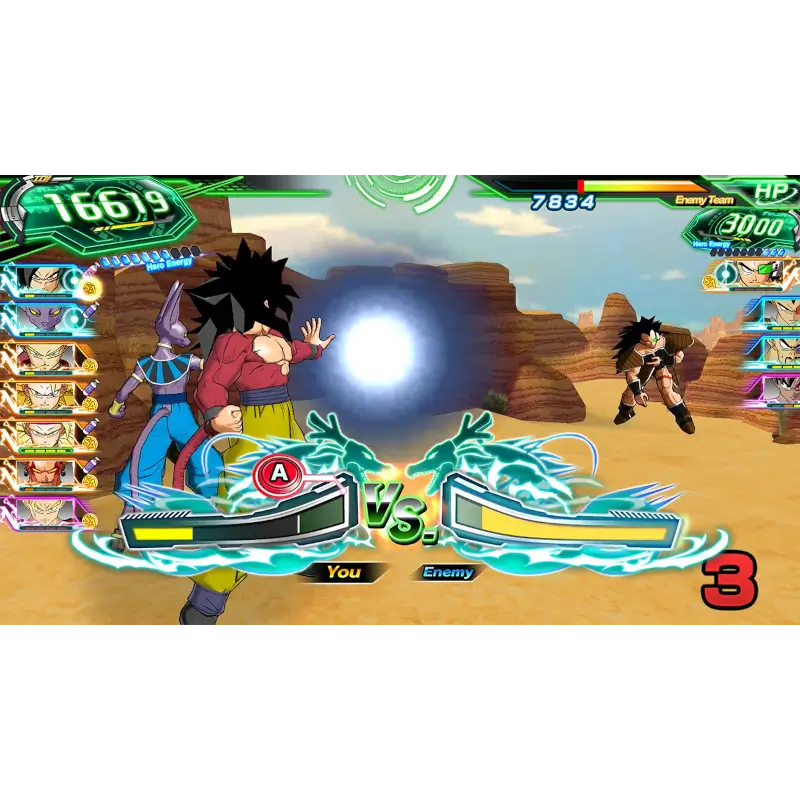Choose the pink-framed enemy portrait
Screen dimensions: 800x800
[780, 388]
